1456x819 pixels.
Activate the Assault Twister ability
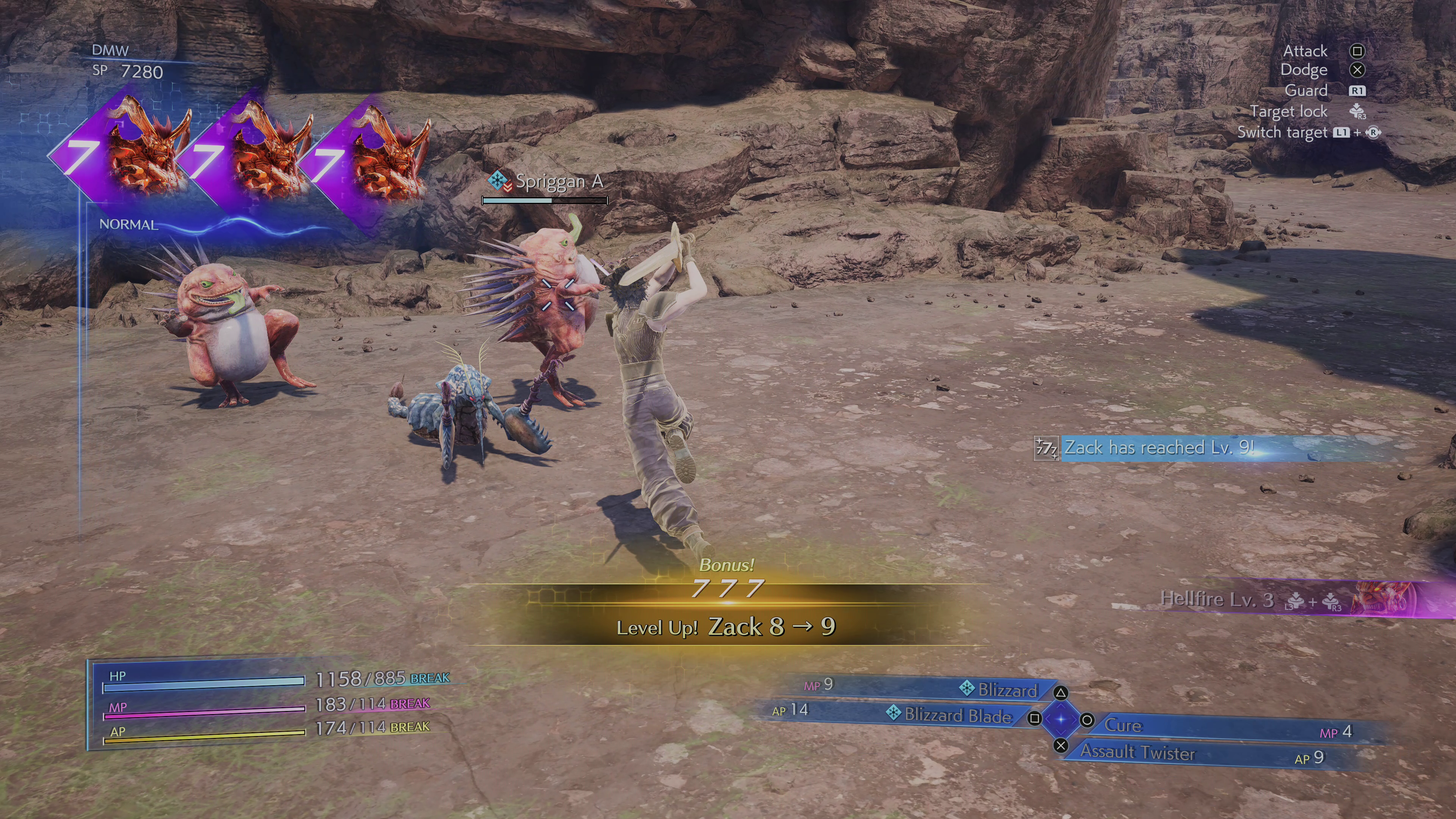pos(1137,752)
